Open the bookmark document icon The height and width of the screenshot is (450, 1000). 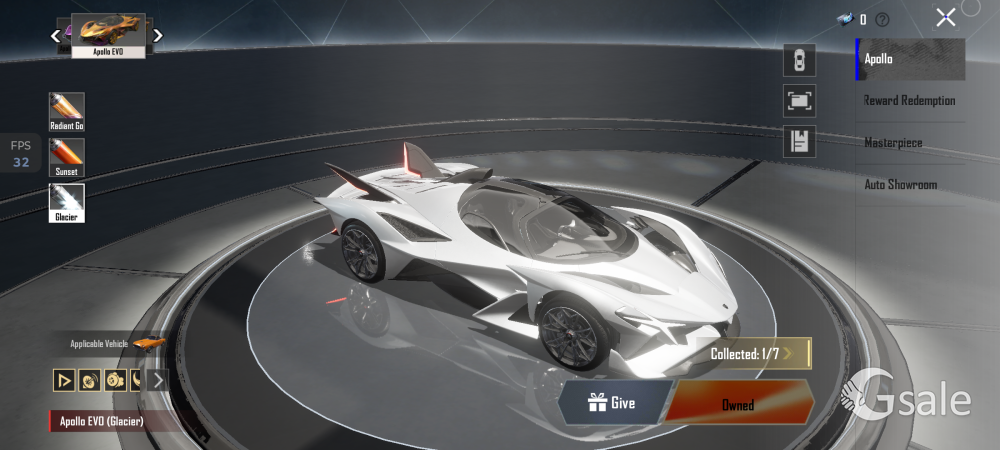pyautogui.click(x=799, y=141)
